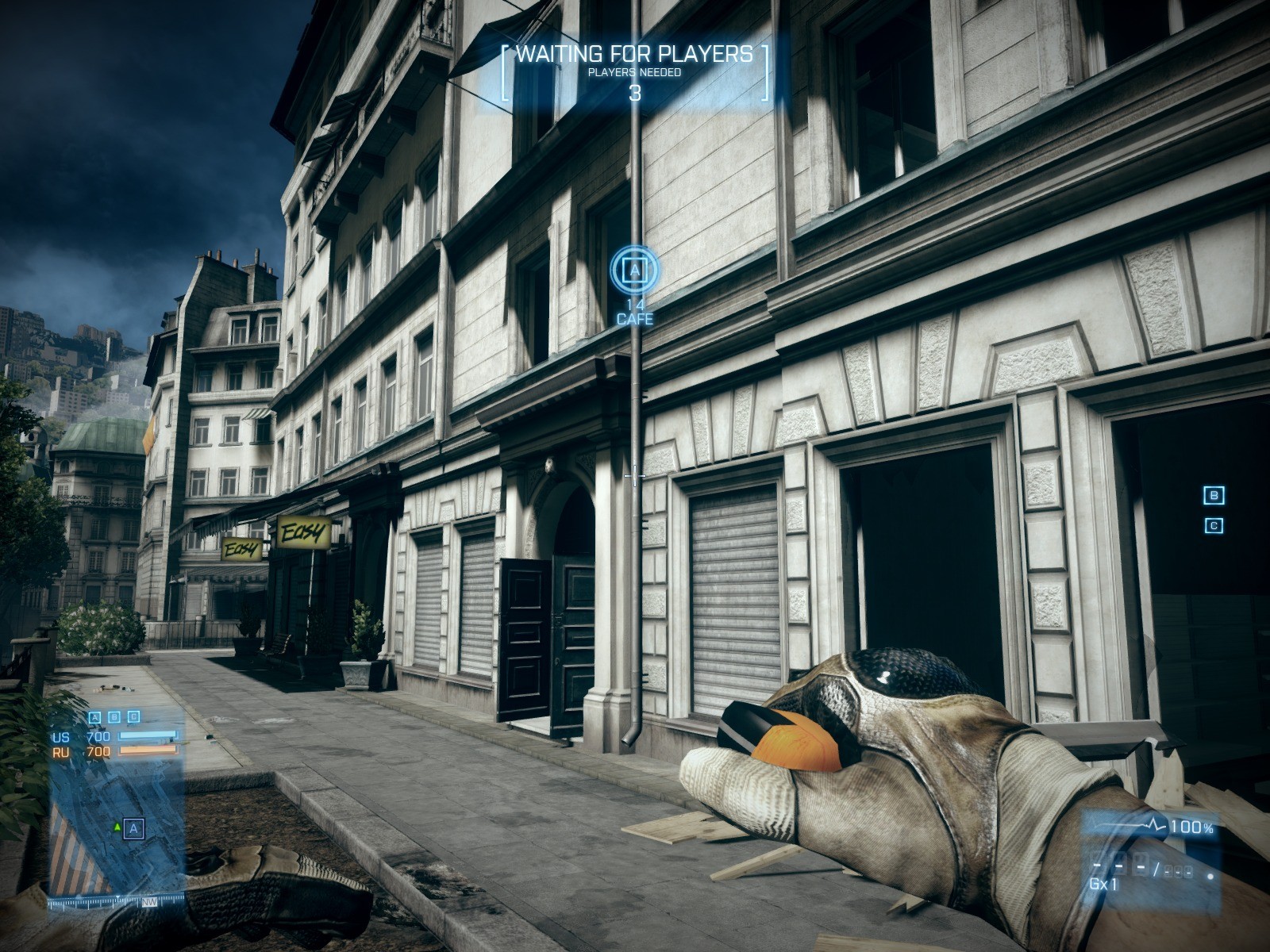Select the US team label in the scoreboard
The width and height of the screenshot is (1270, 952).
coord(60,736)
